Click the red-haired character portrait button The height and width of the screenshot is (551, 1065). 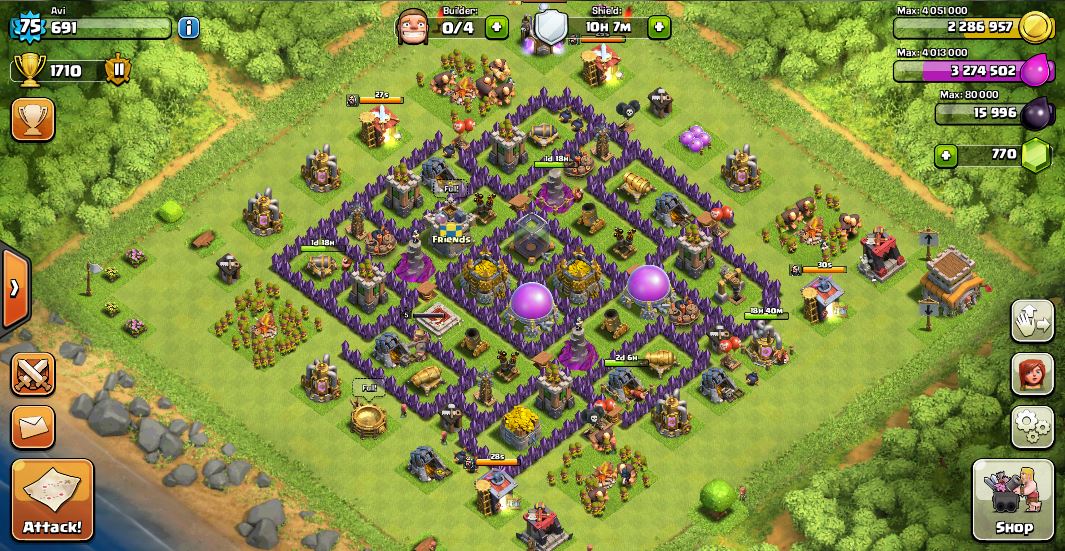1032,374
